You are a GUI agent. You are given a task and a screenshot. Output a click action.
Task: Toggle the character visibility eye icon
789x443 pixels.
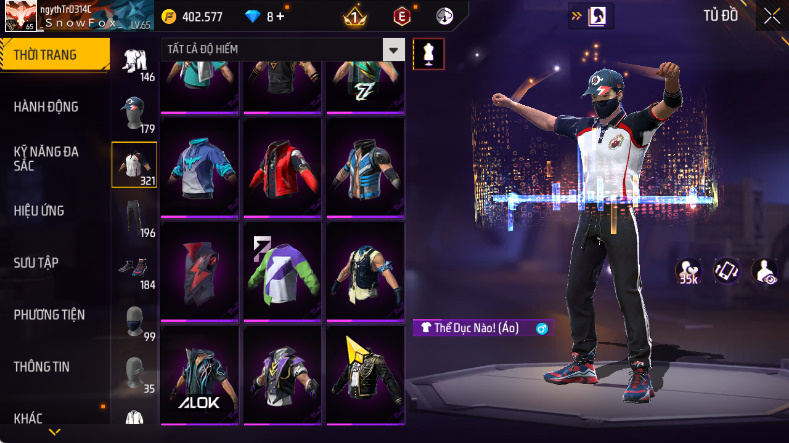765,271
